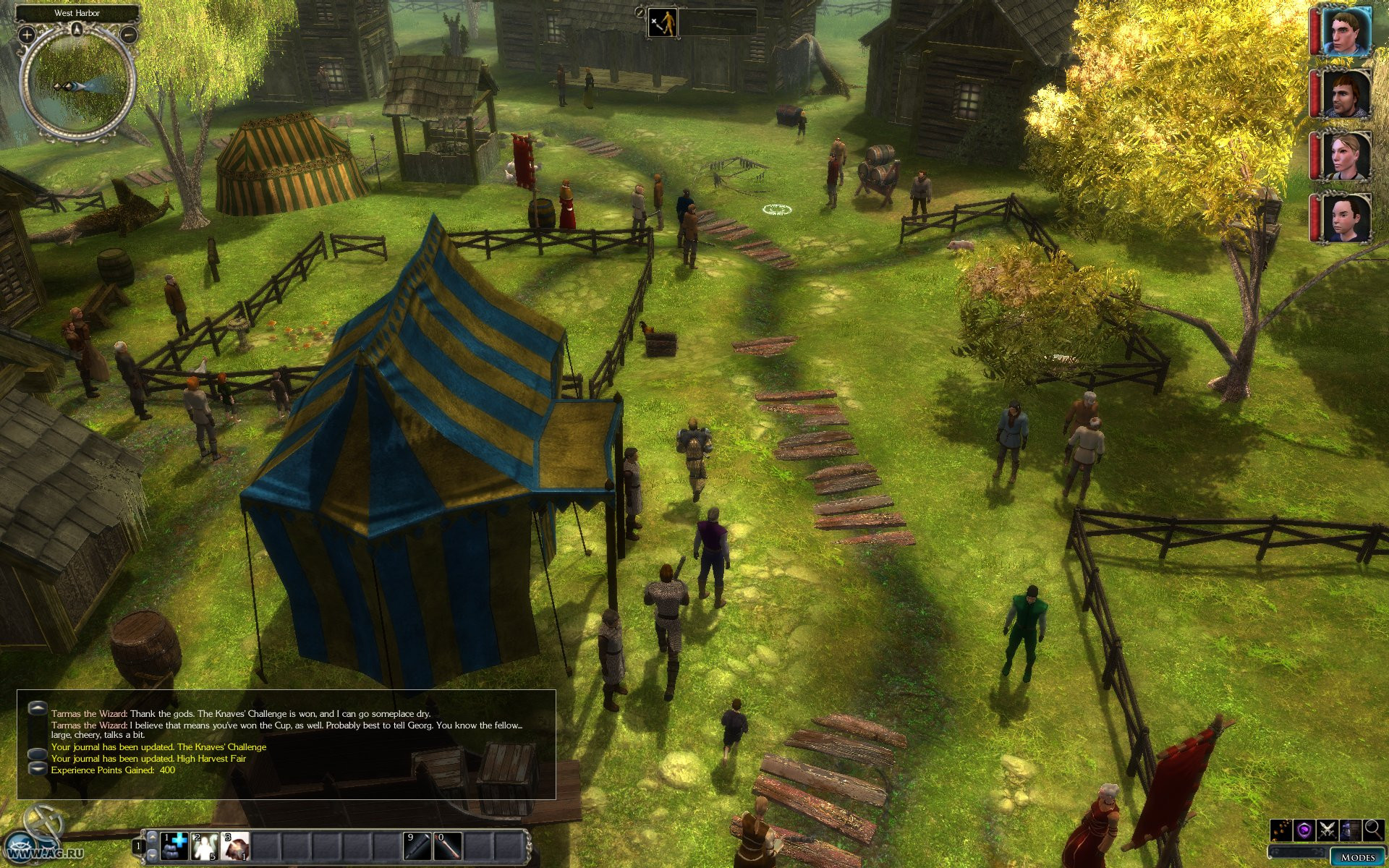The height and width of the screenshot is (868, 1389).
Task: Select the magnifying glass examine mode icon
Action: click(x=1372, y=830)
